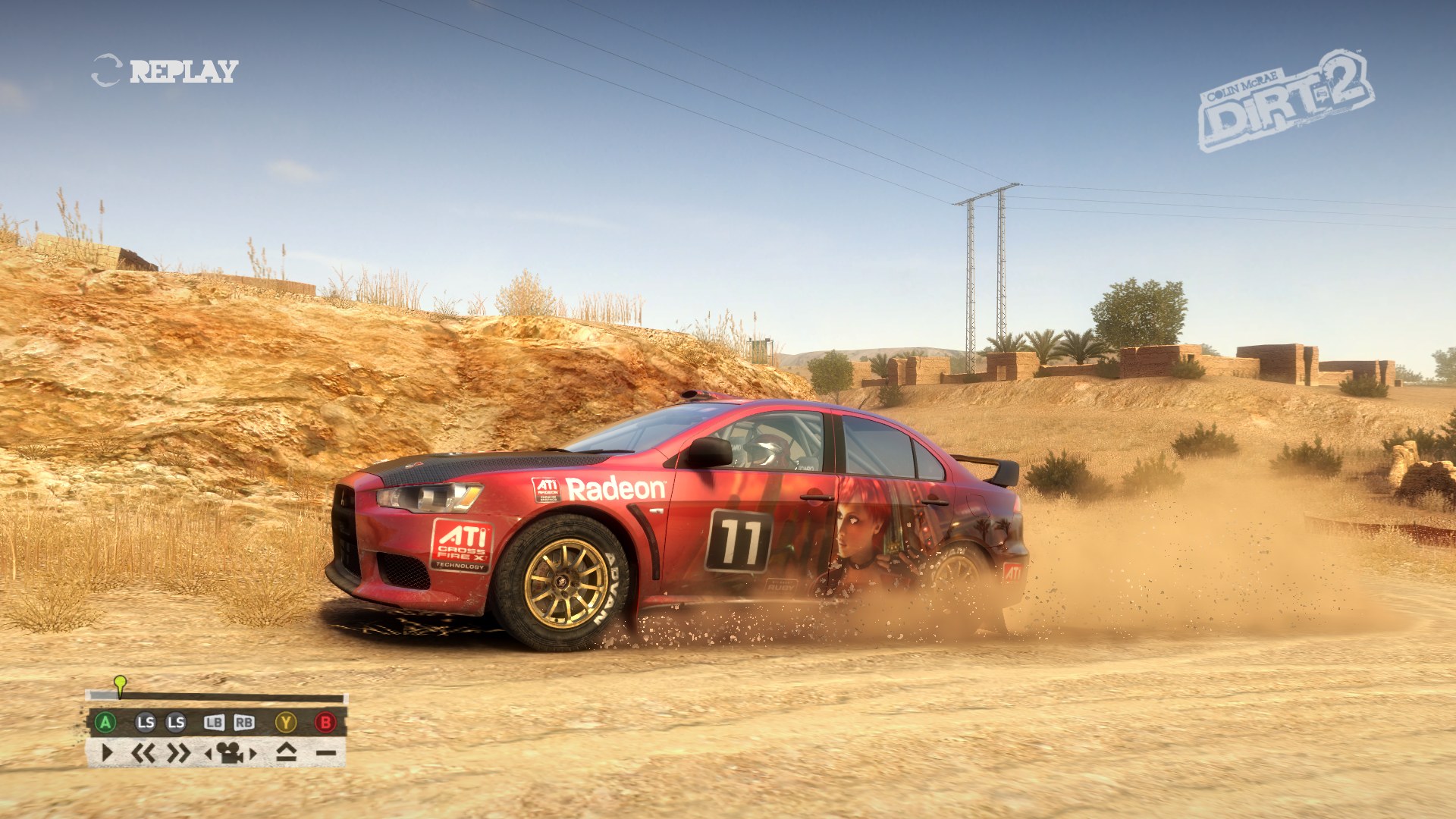The height and width of the screenshot is (819, 1456).
Task: Switch to the next replay camera
Action: (253, 754)
